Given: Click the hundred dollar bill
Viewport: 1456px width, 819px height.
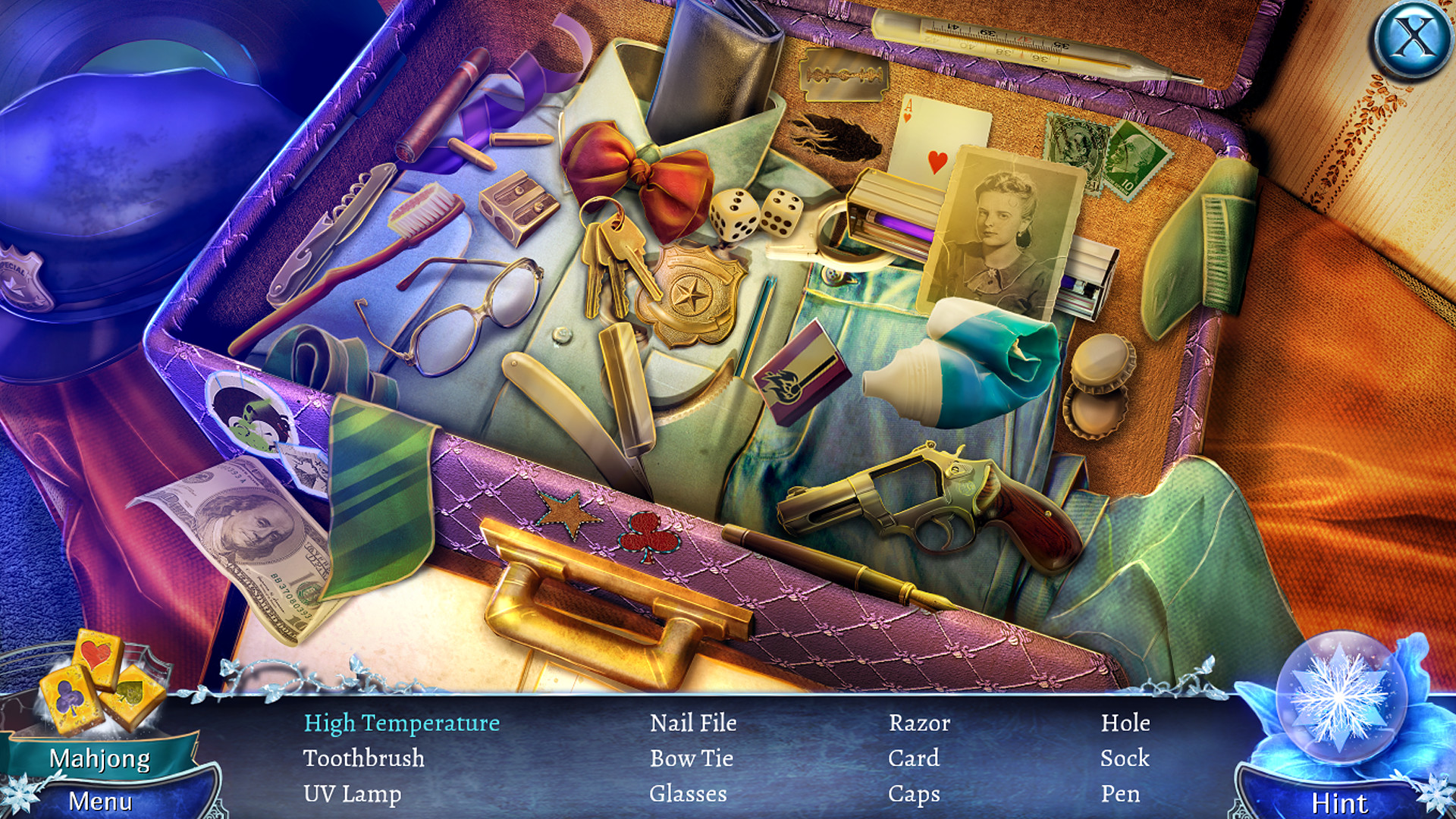Looking at the screenshot, I should (250, 531).
